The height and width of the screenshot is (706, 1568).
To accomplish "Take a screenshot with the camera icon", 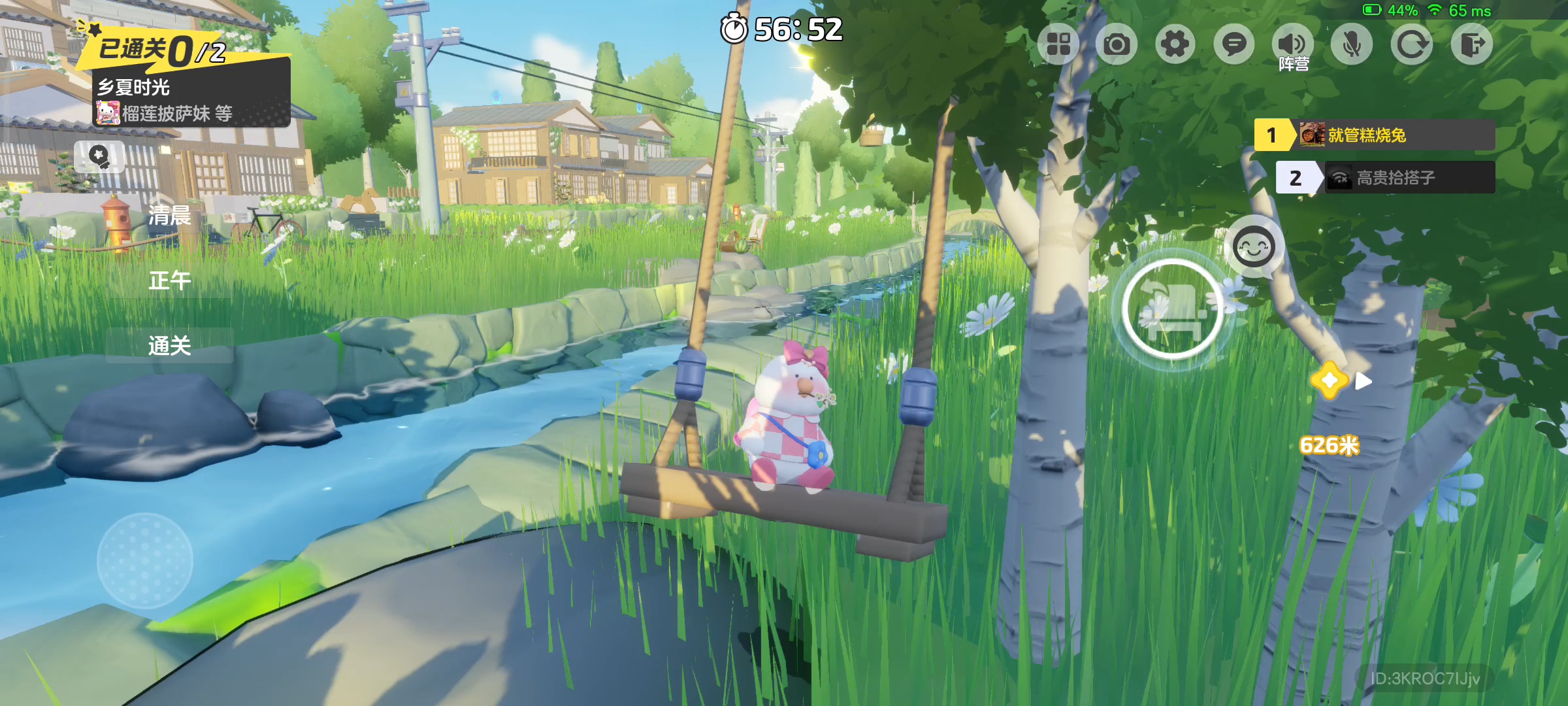I will (x=1117, y=44).
